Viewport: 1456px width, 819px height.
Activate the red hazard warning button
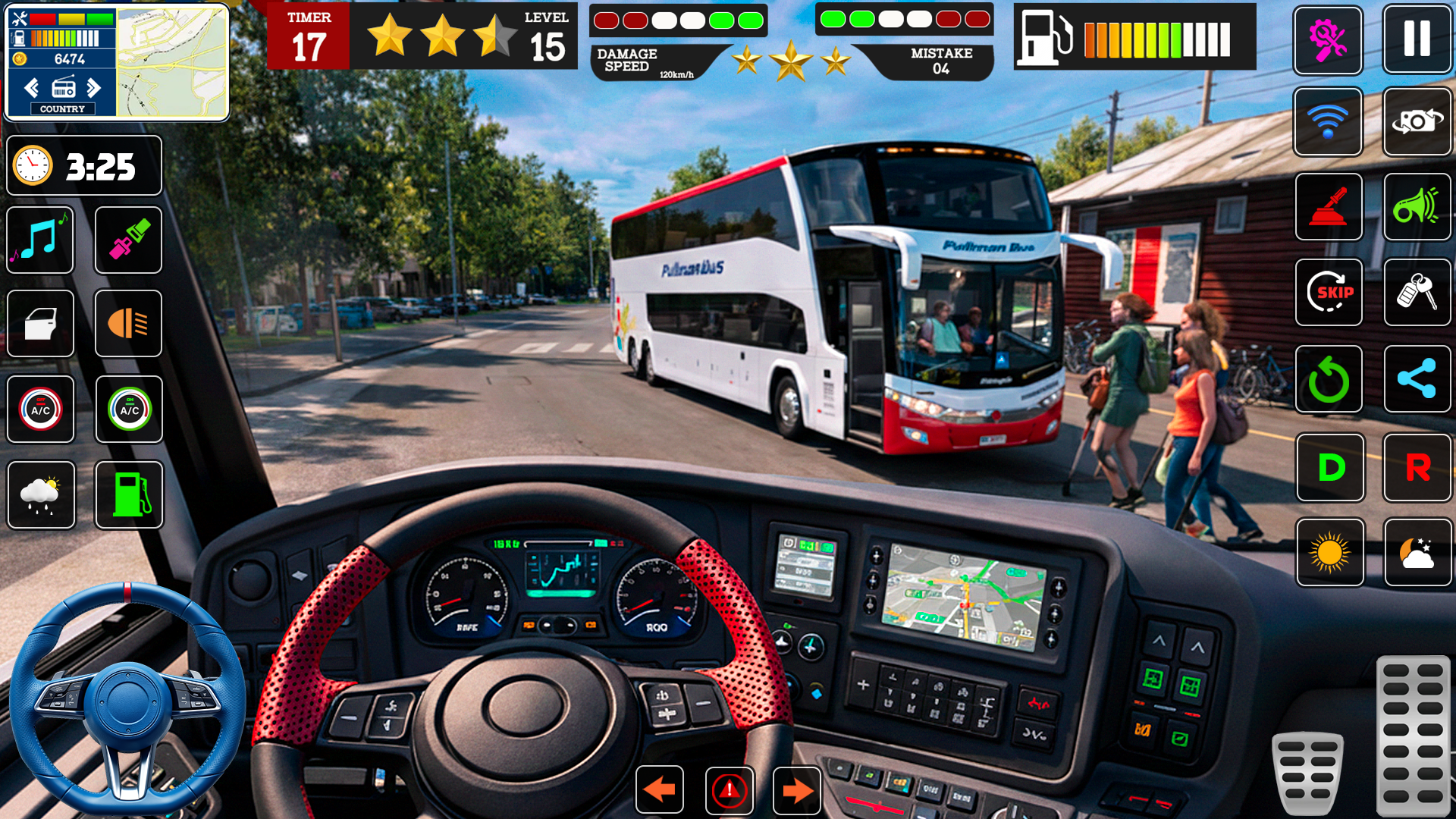pyautogui.click(x=729, y=790)
